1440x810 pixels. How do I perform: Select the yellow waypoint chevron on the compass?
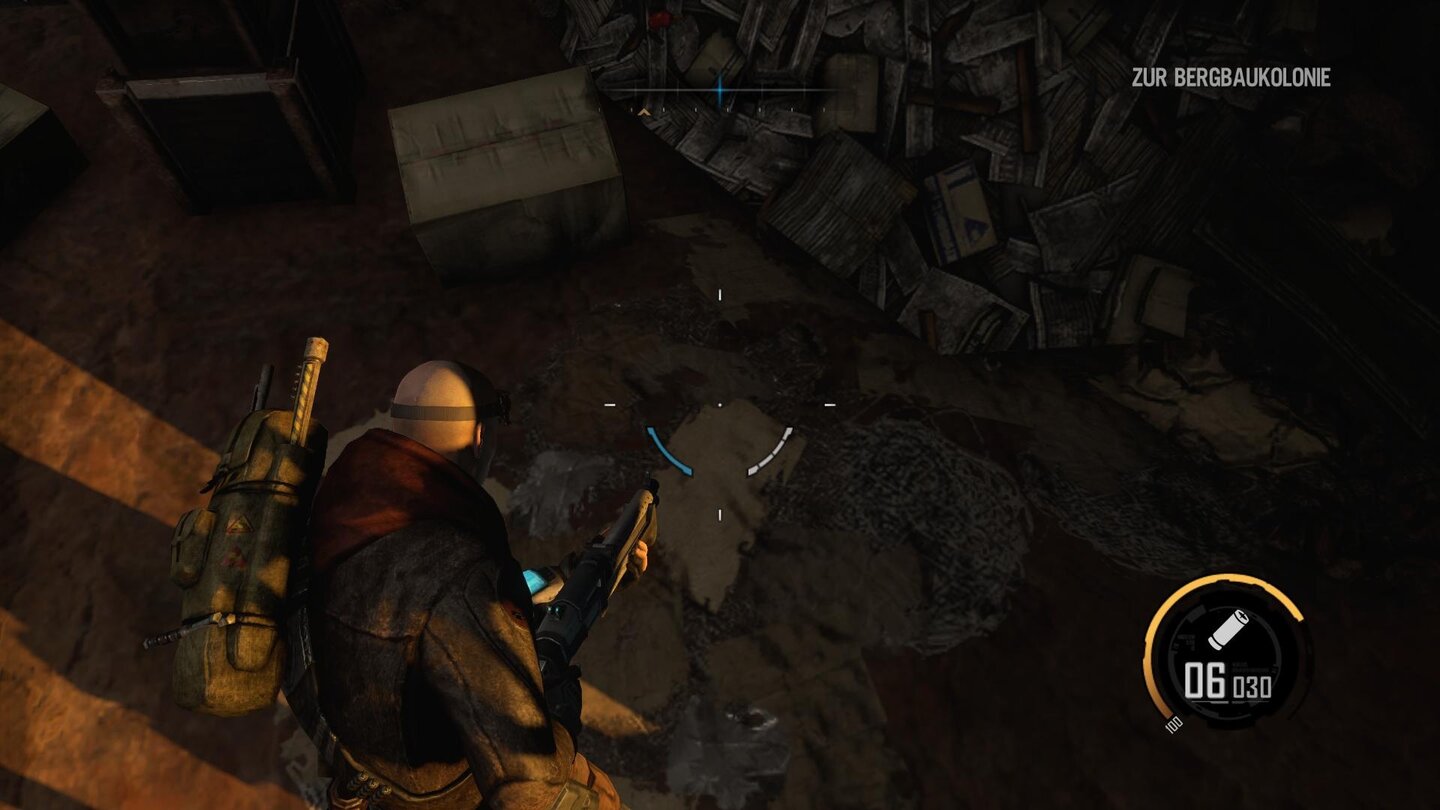644,112
